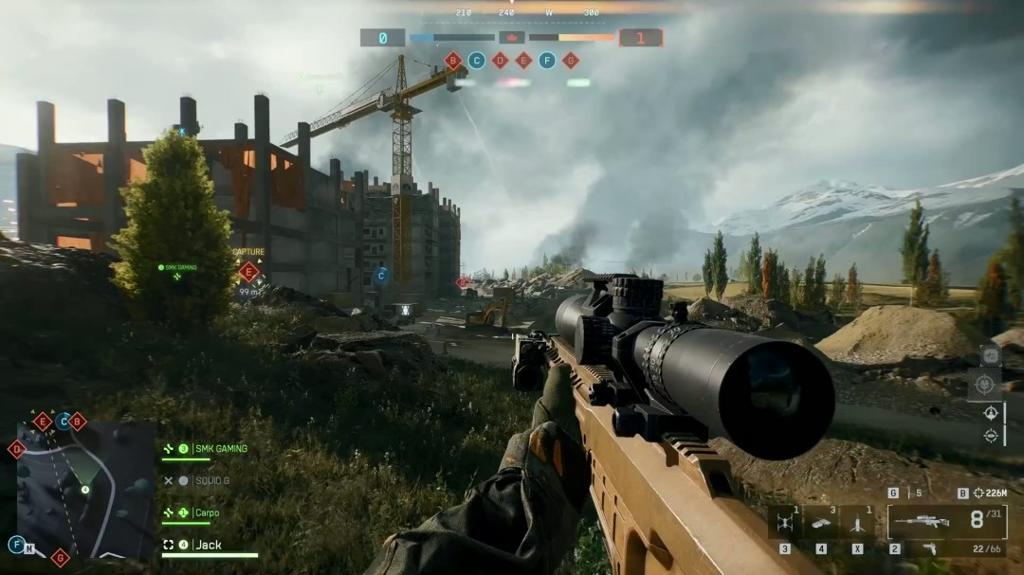This screenshot has width=1024, height=575.
Task: Click the Capture E objective marker
Action: tap(249, 271)
